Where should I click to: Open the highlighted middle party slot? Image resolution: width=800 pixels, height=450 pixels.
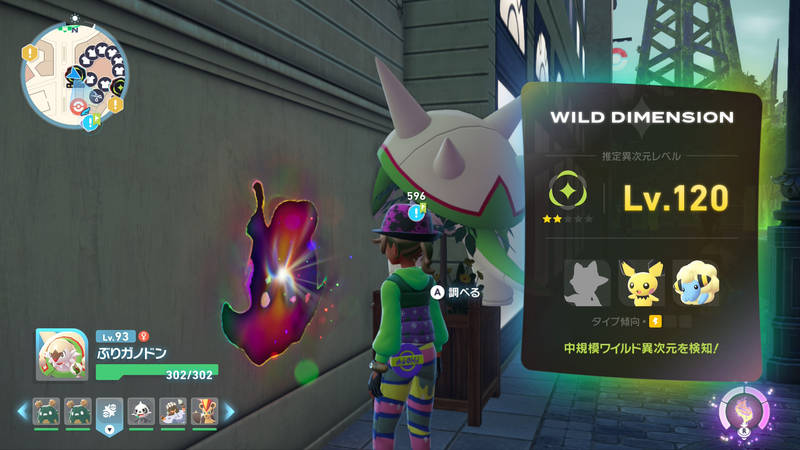(110, 411)
